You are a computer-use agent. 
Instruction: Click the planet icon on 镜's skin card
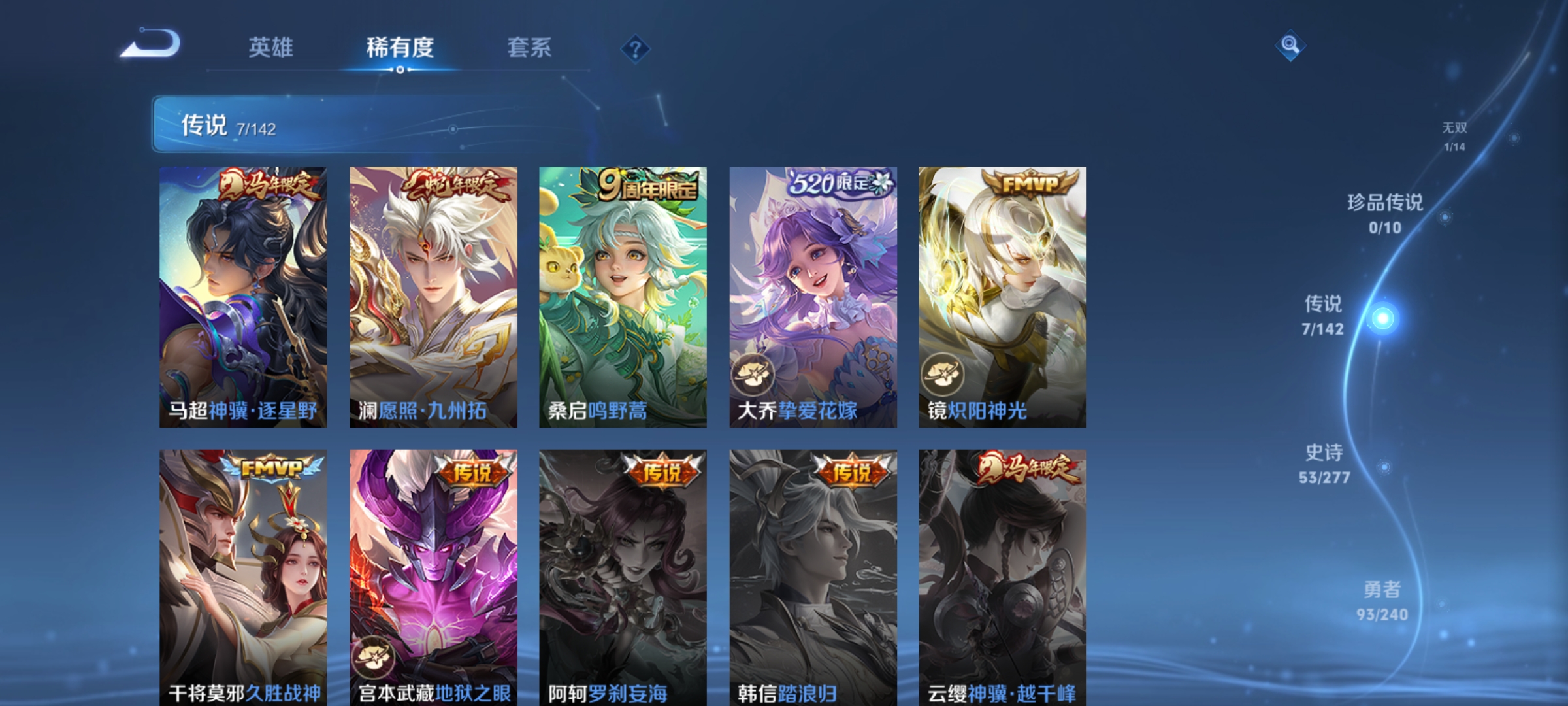point(941,375)
